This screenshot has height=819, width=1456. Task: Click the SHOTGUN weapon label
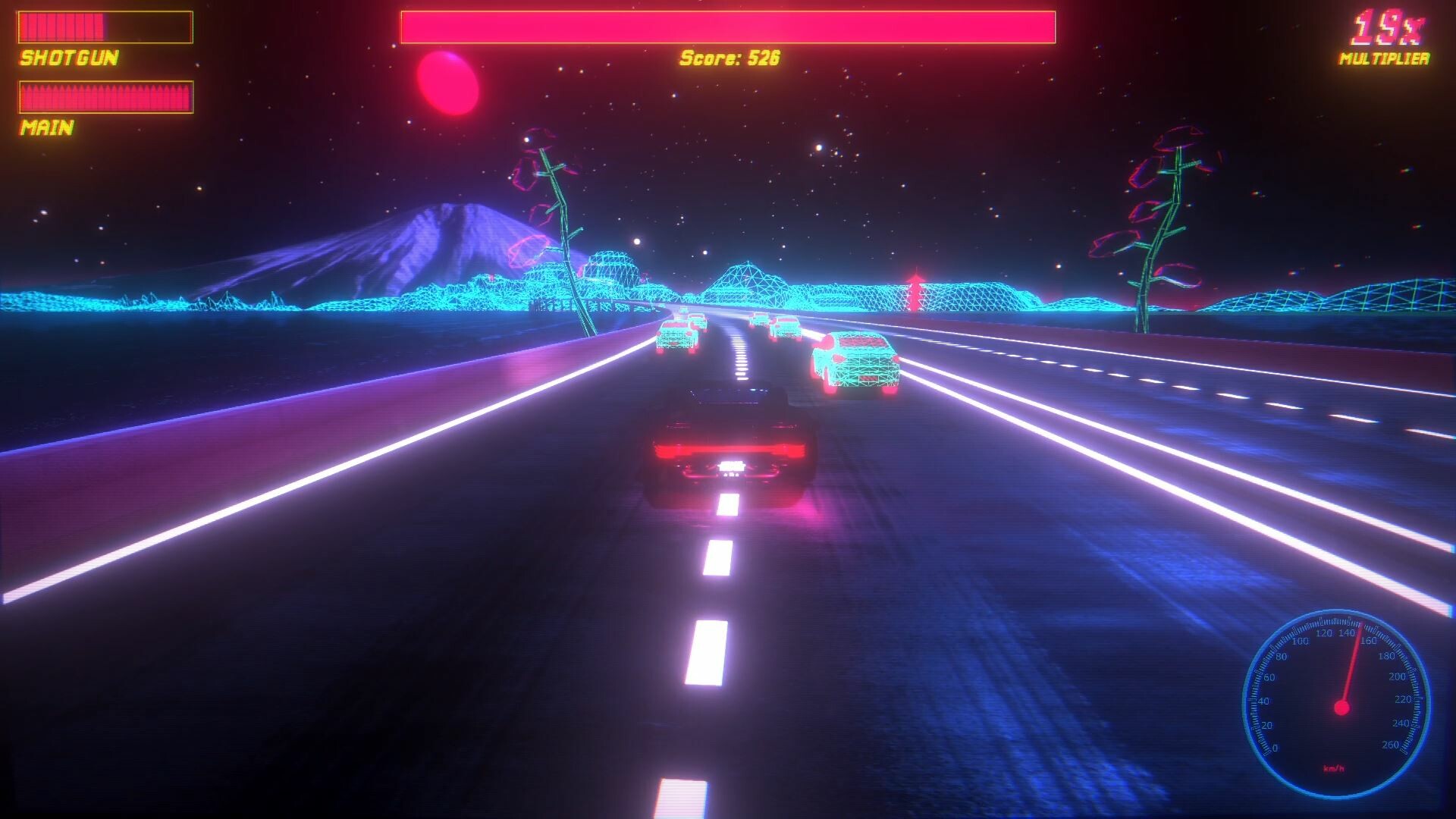tap(67, 58)
